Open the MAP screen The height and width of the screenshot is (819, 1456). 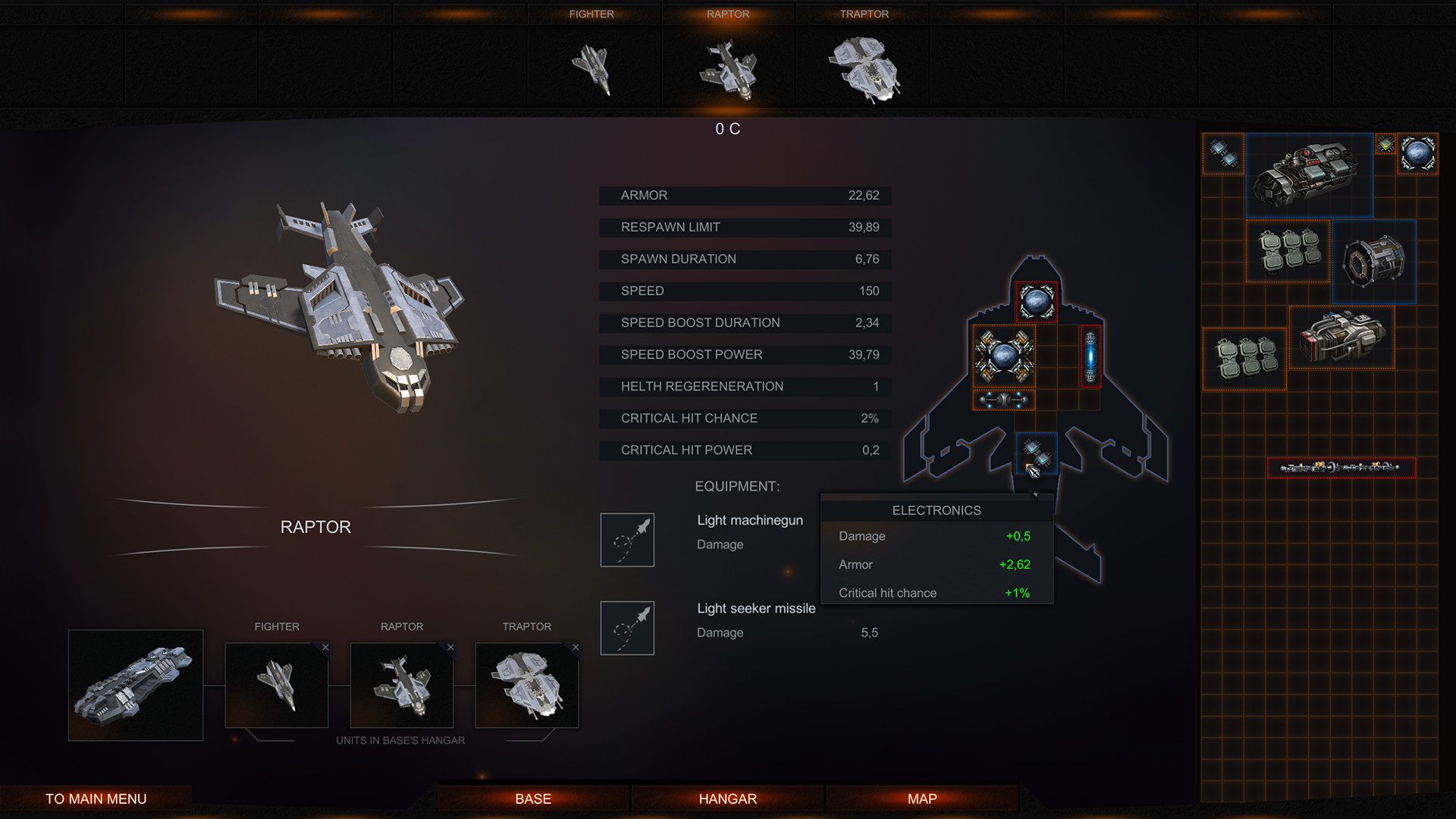click(921, 798)
